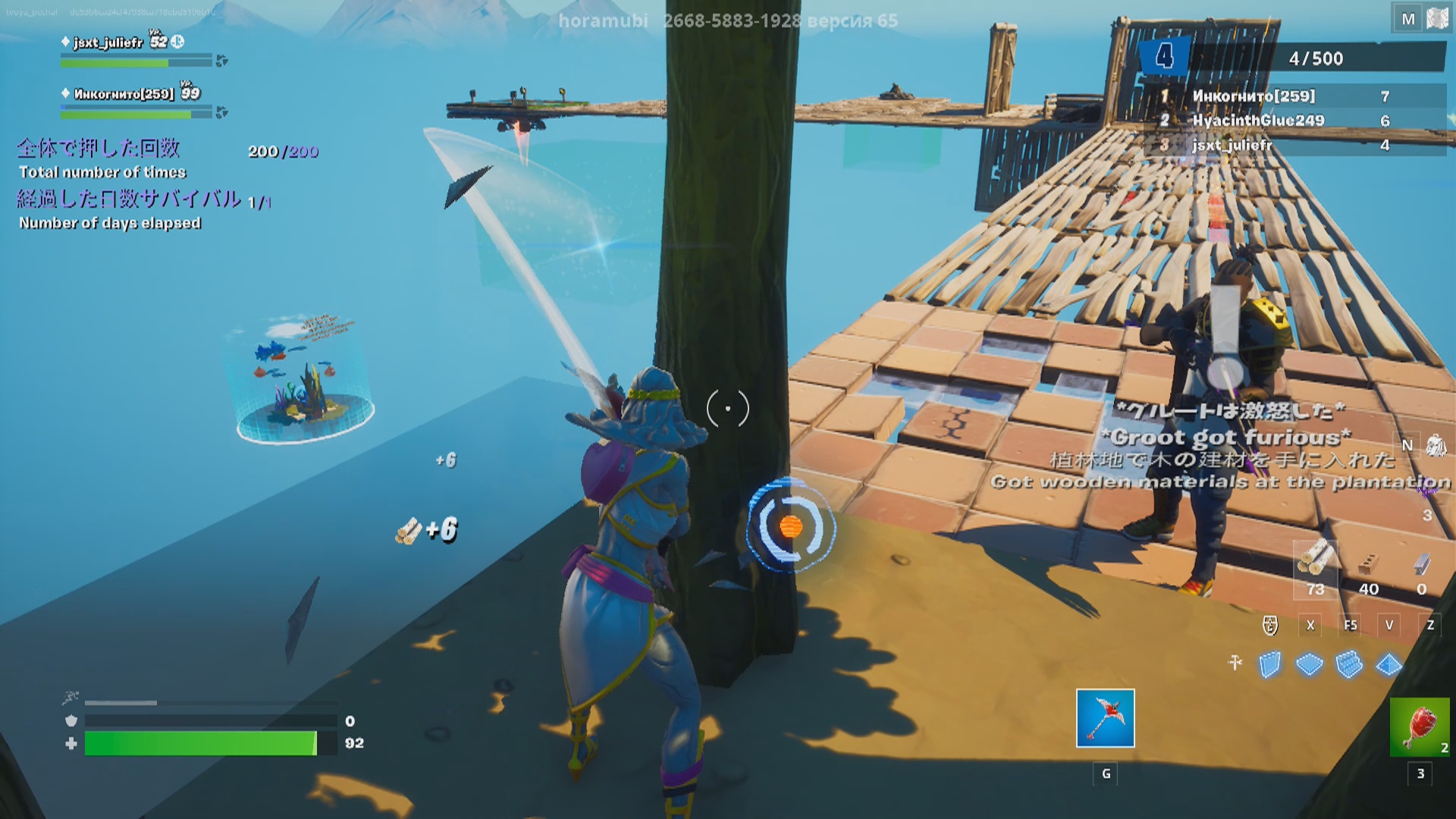1456x819 pixels.
Task: Select the meat drumstick item slot
Action: [x=1419, y=727]
